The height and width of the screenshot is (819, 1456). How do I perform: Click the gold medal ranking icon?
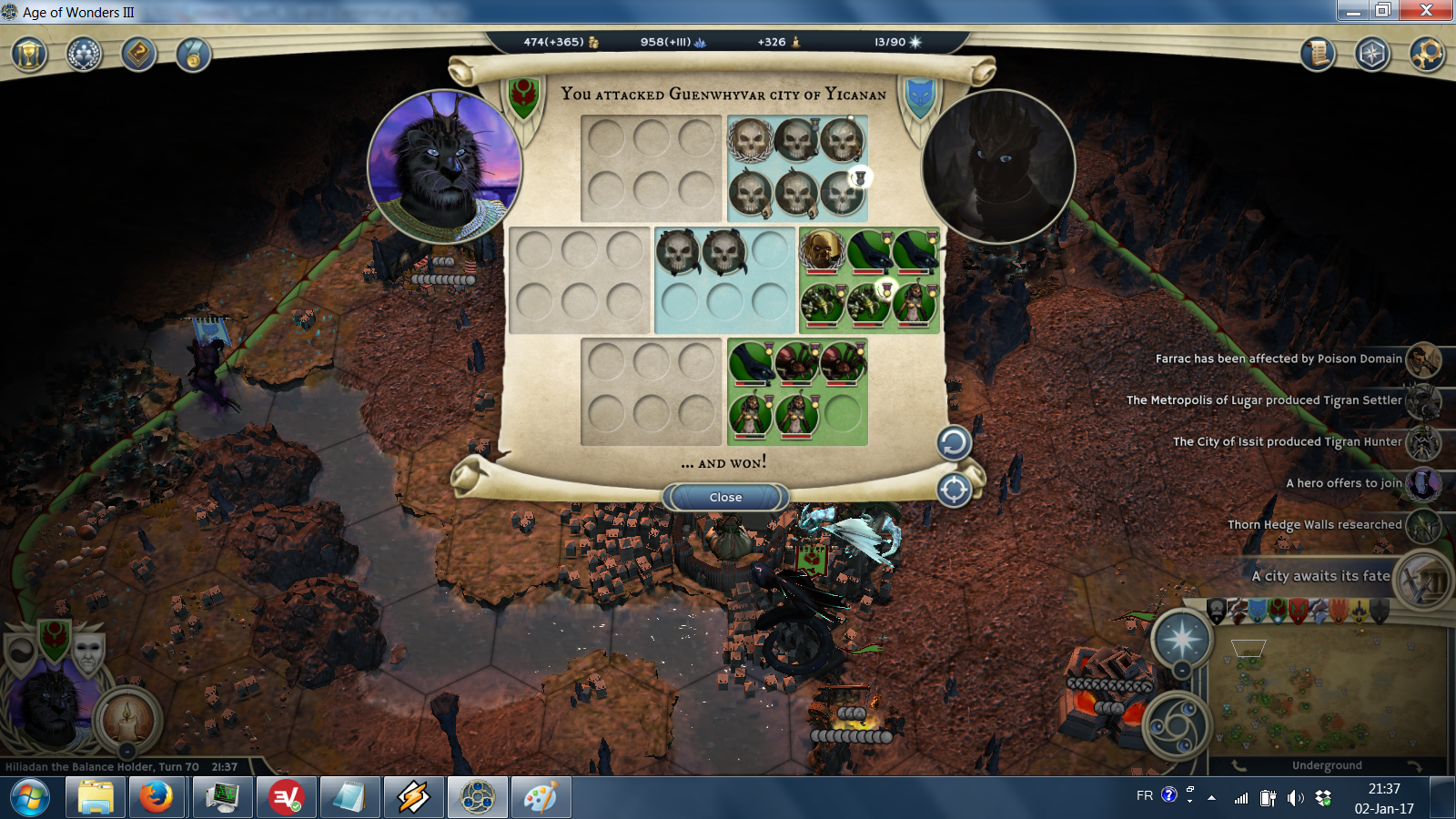pos(193,55)
